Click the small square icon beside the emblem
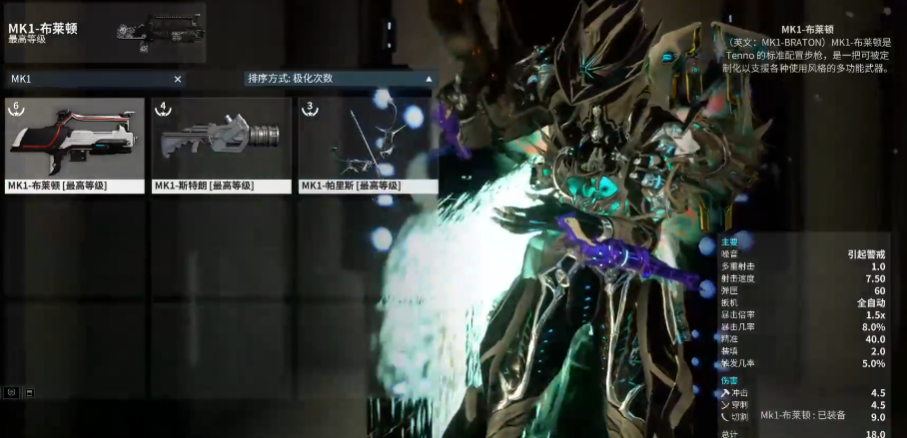907x438 pixels. click(x=29, y=391)
